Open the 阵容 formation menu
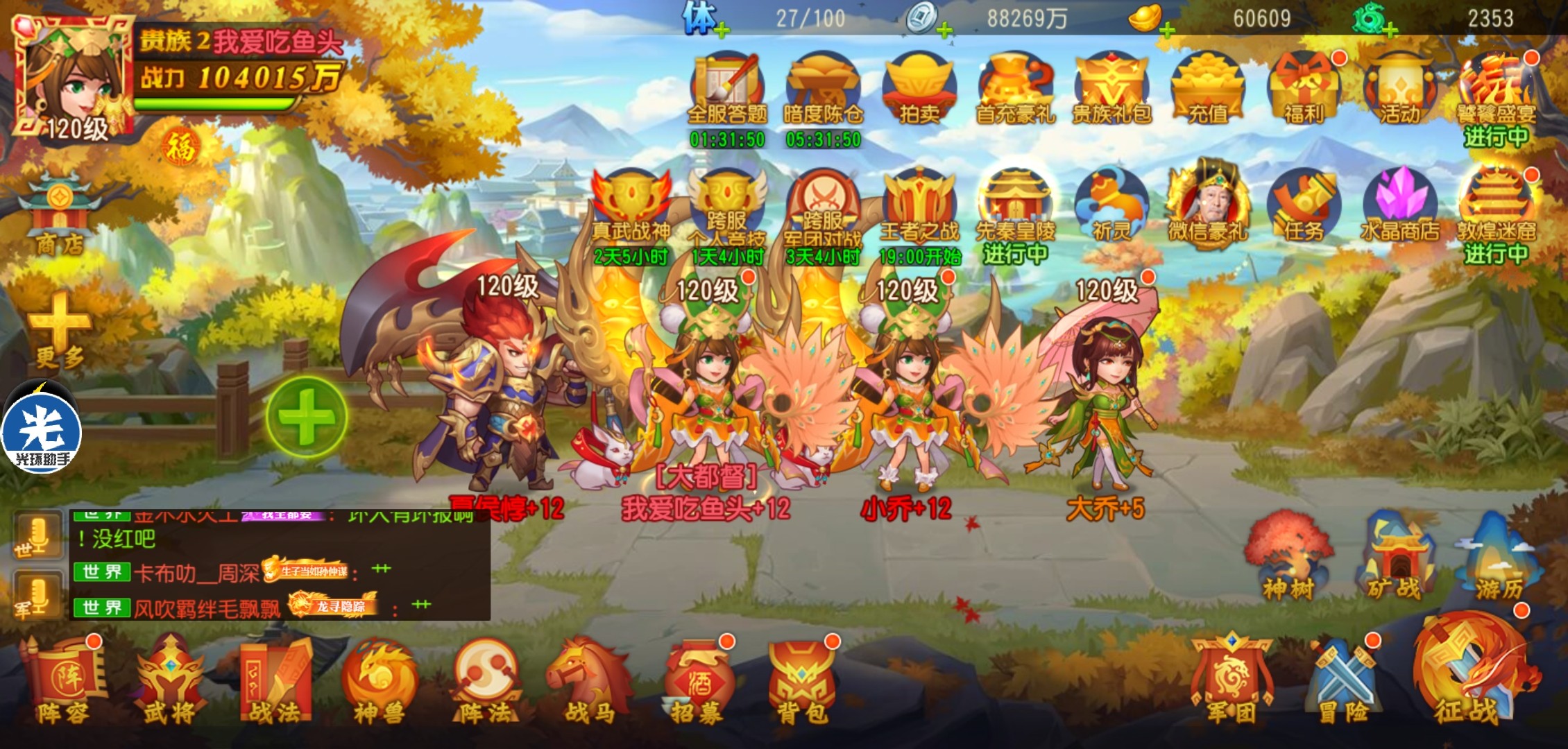 [62, 683]
